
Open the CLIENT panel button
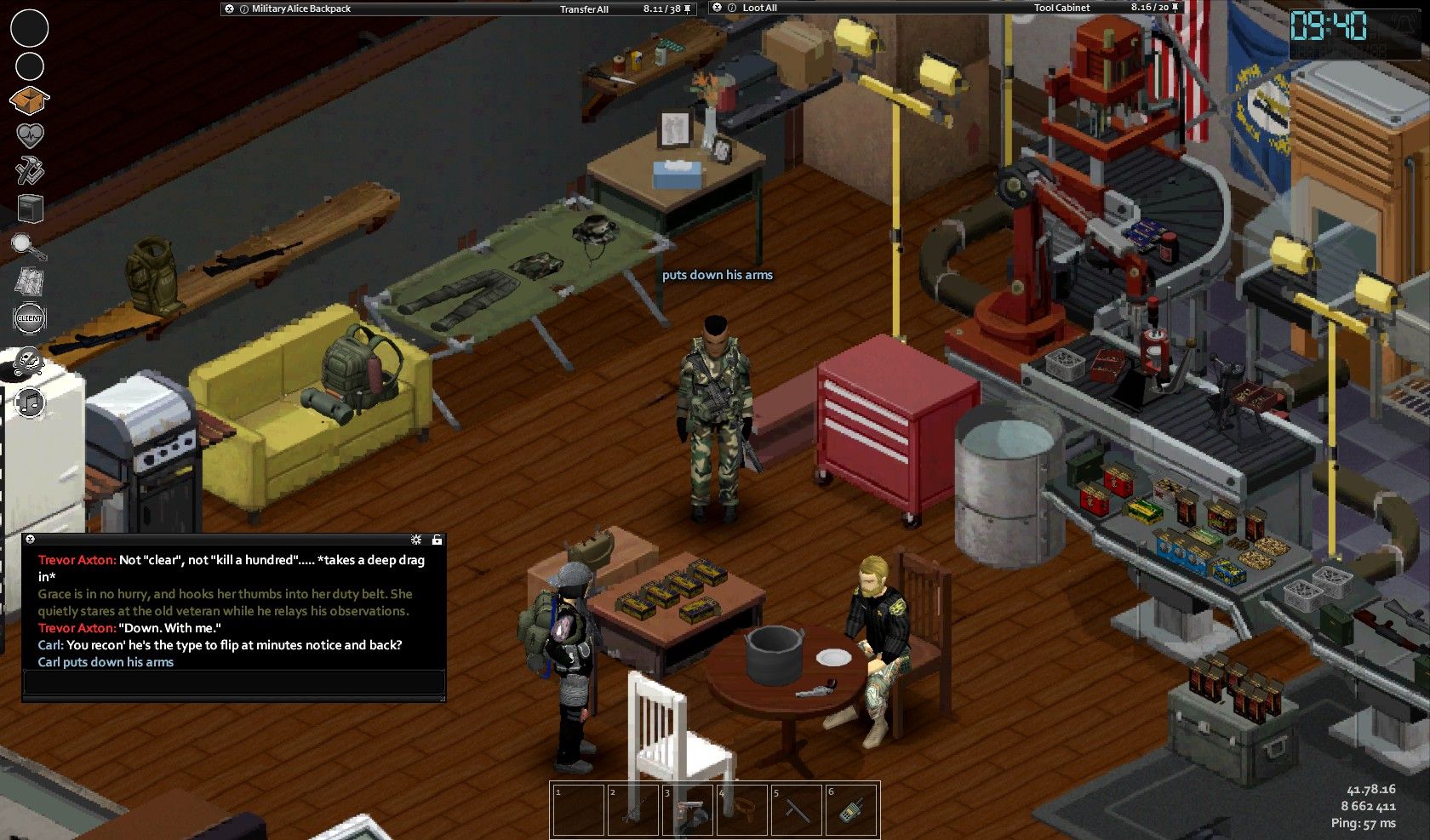point(30,318)
